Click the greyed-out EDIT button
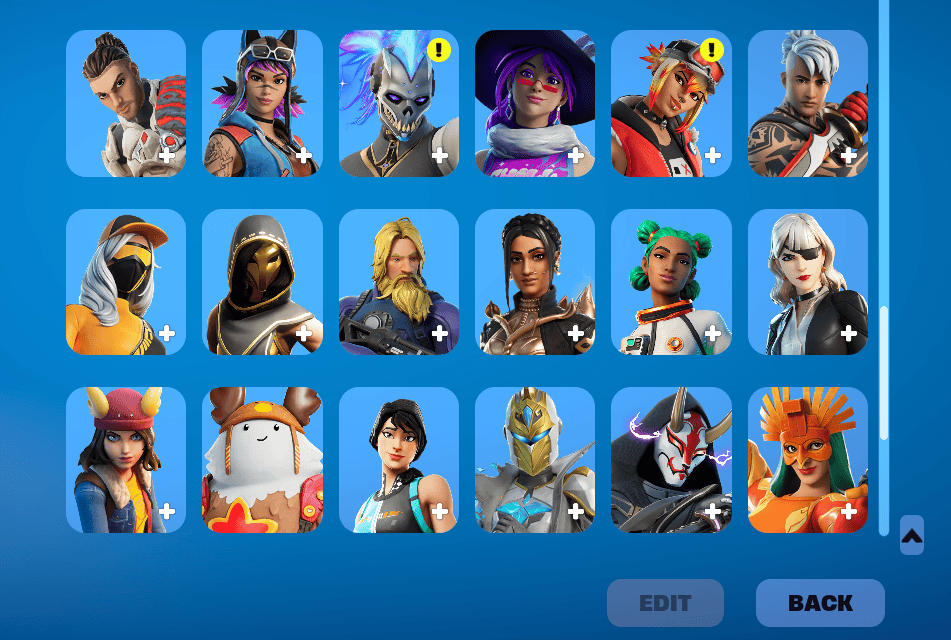This screenshot has height=640, width=951. (665, 603)
